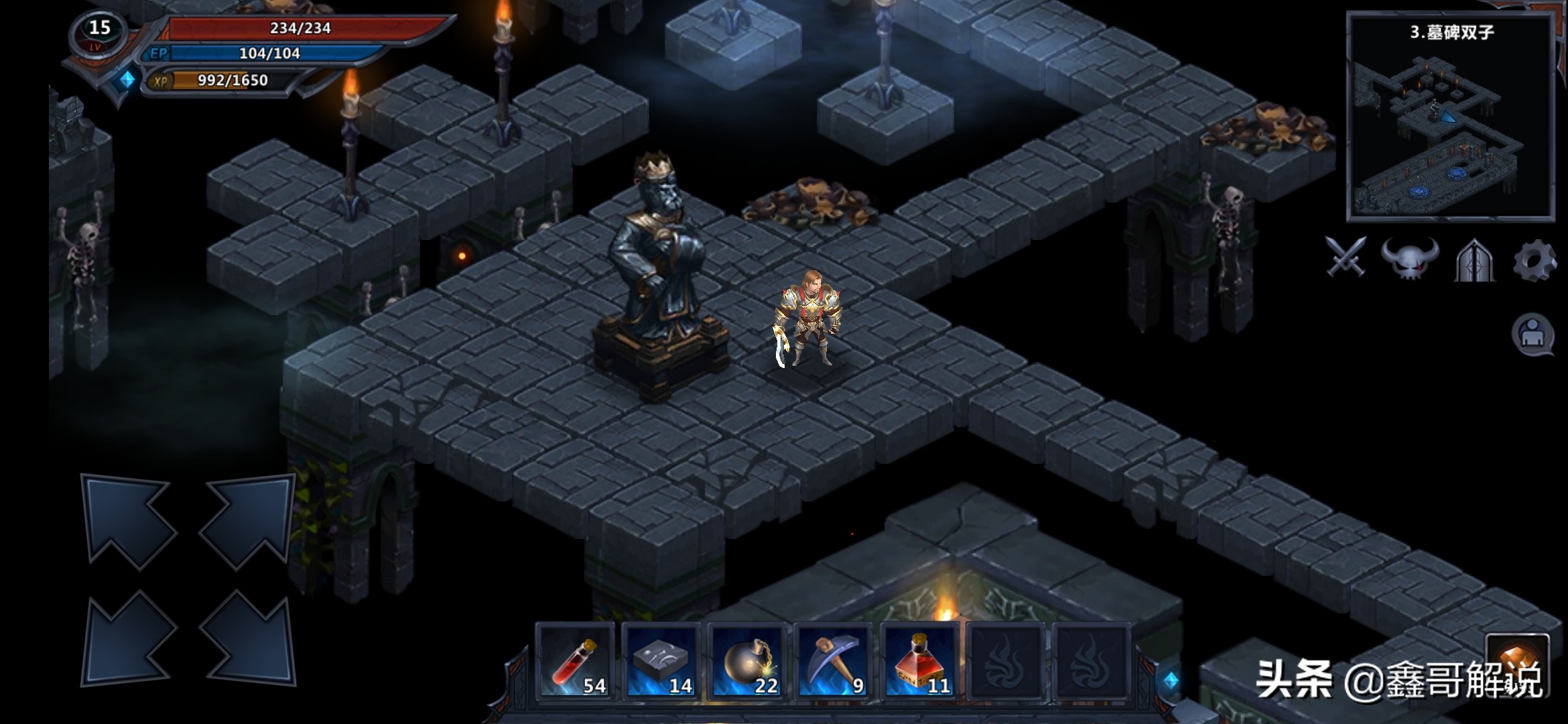Open the character chat bubble icon
The width and height of the screenshot is (1568, 724).
pos(1532,334)
